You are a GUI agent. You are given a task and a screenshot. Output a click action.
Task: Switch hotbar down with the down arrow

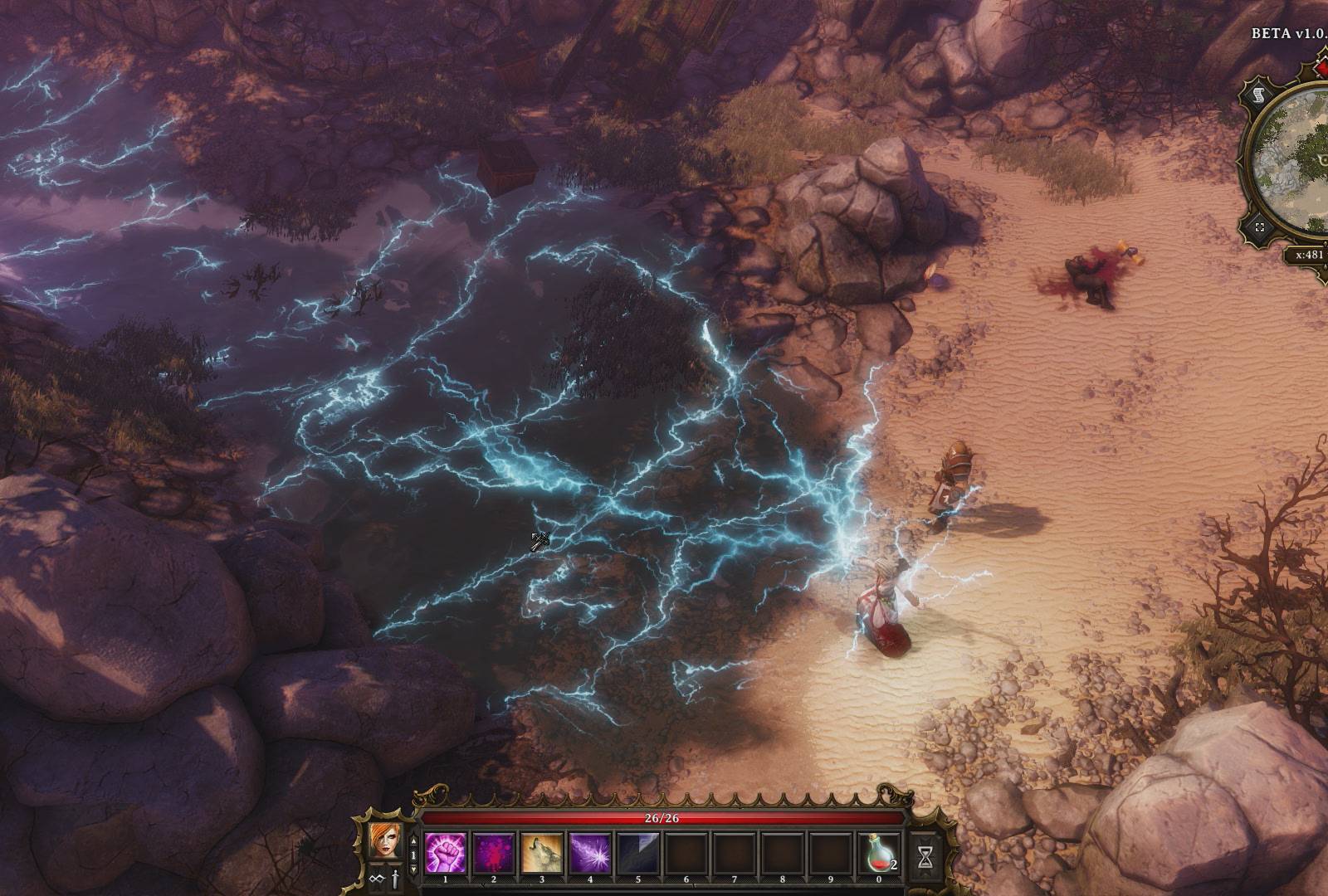(x=415, y=868)
